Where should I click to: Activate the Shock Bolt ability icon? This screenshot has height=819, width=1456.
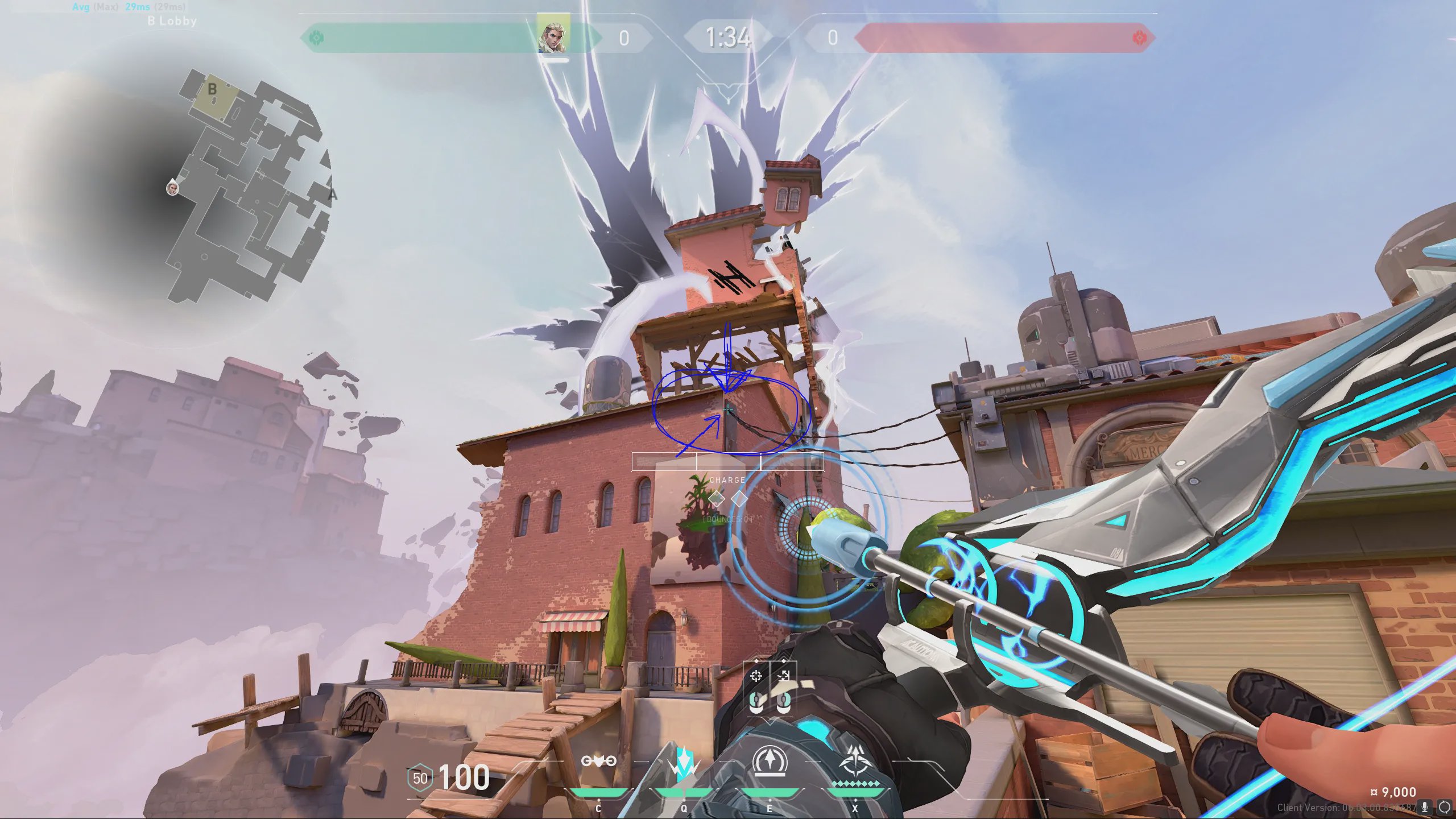[x=684, y=762]
